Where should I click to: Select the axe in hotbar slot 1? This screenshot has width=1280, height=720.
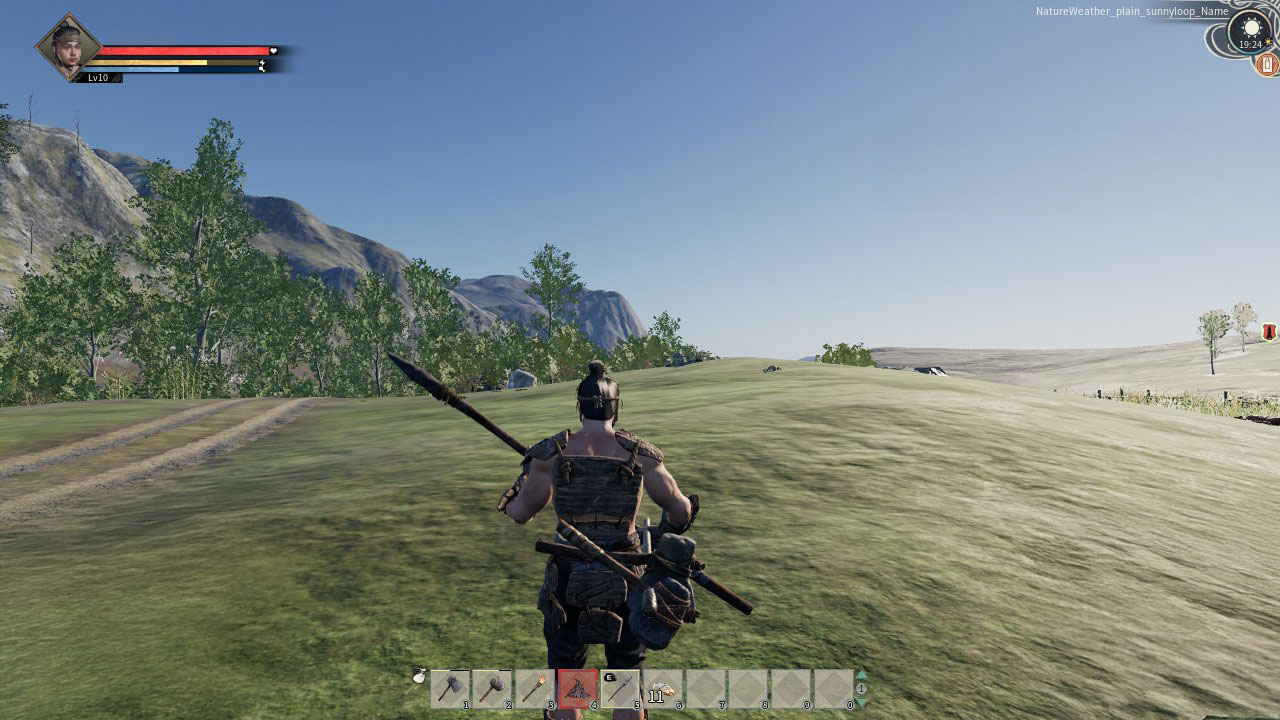pos(450,688)
